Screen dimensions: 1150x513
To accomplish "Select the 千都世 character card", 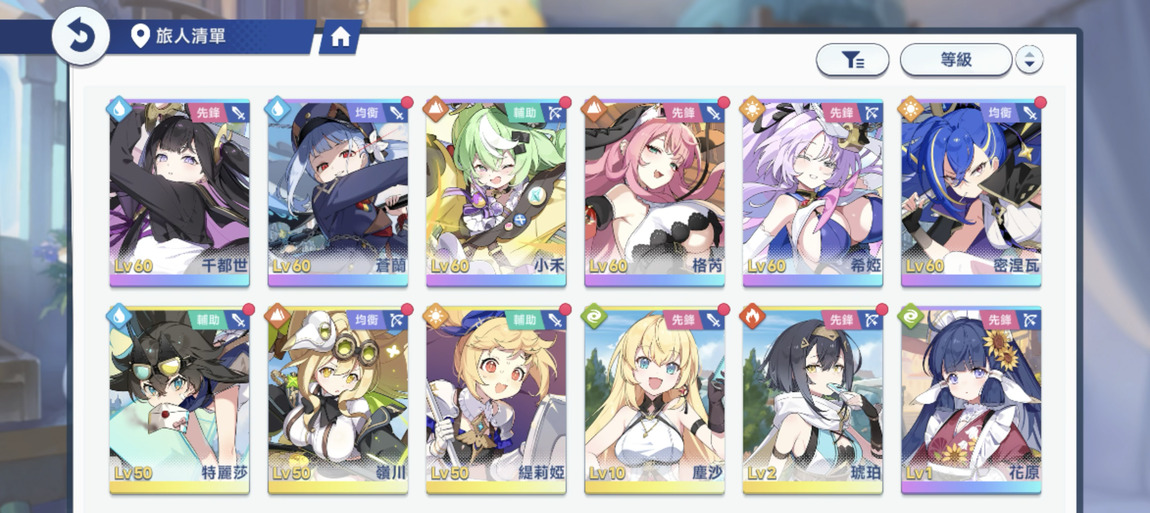I will coord(179,192).
